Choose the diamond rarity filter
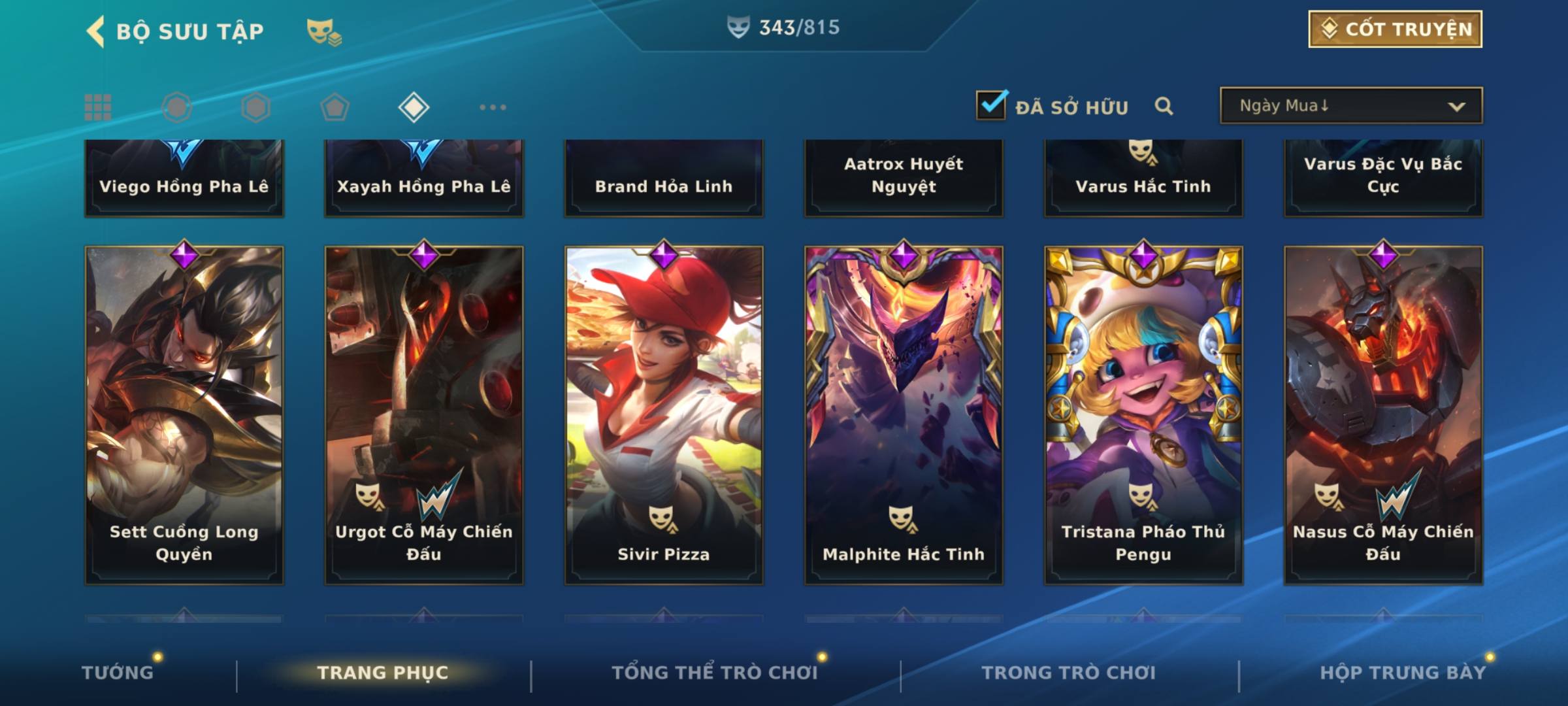 click(x=414, y=107)
